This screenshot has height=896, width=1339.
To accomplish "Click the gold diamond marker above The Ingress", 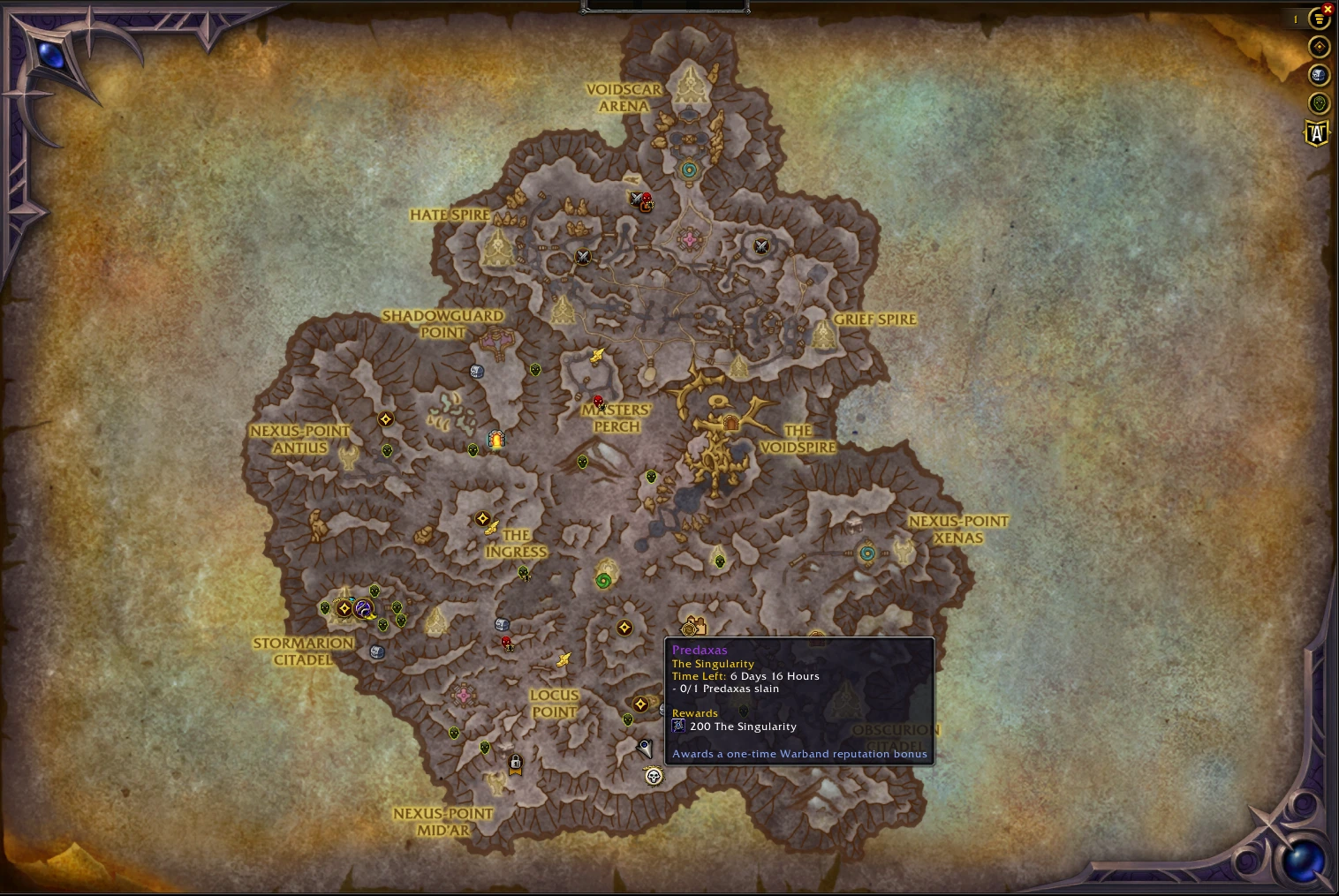I will pyautogui.click(x=482, y=519).
